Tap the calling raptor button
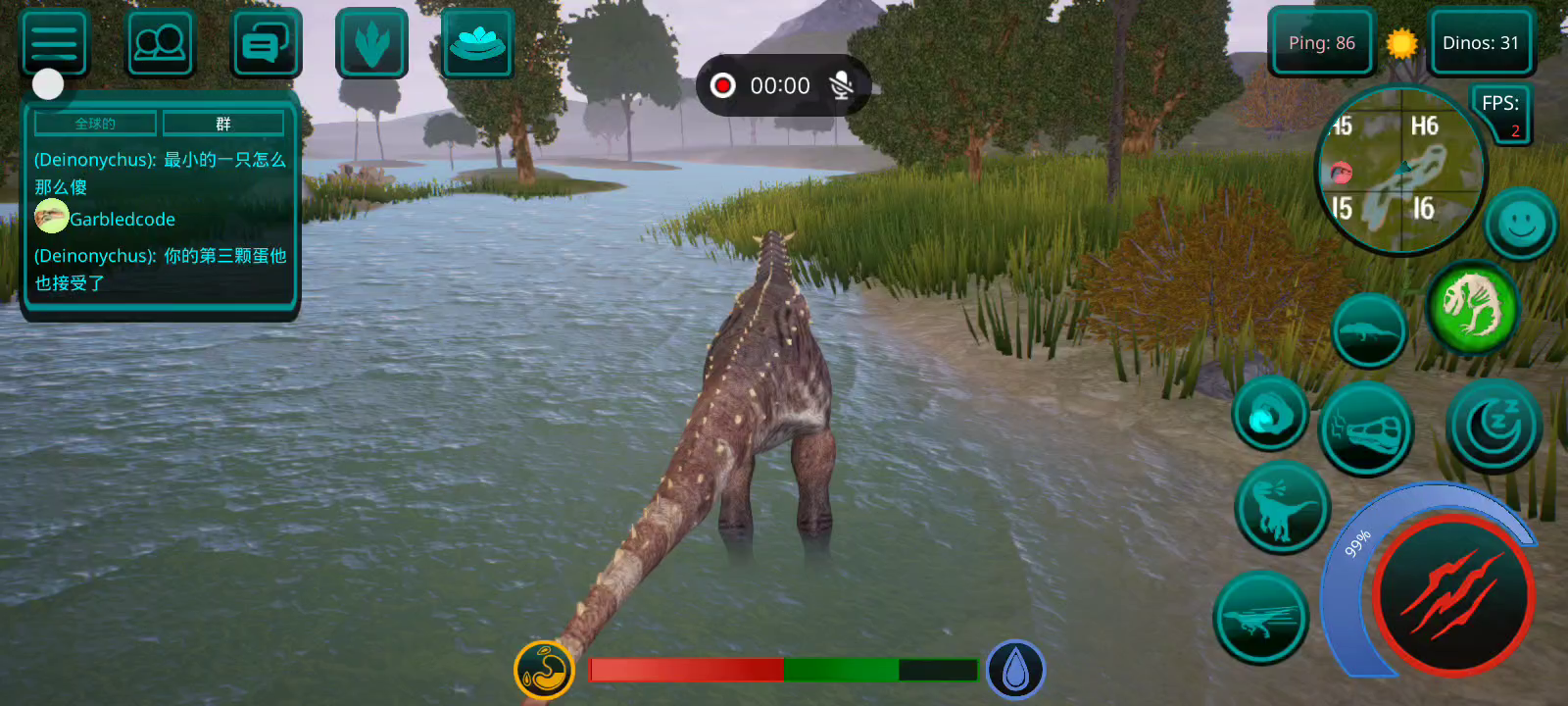Viewport: 1568px width, 706px height. [1282, 508]
